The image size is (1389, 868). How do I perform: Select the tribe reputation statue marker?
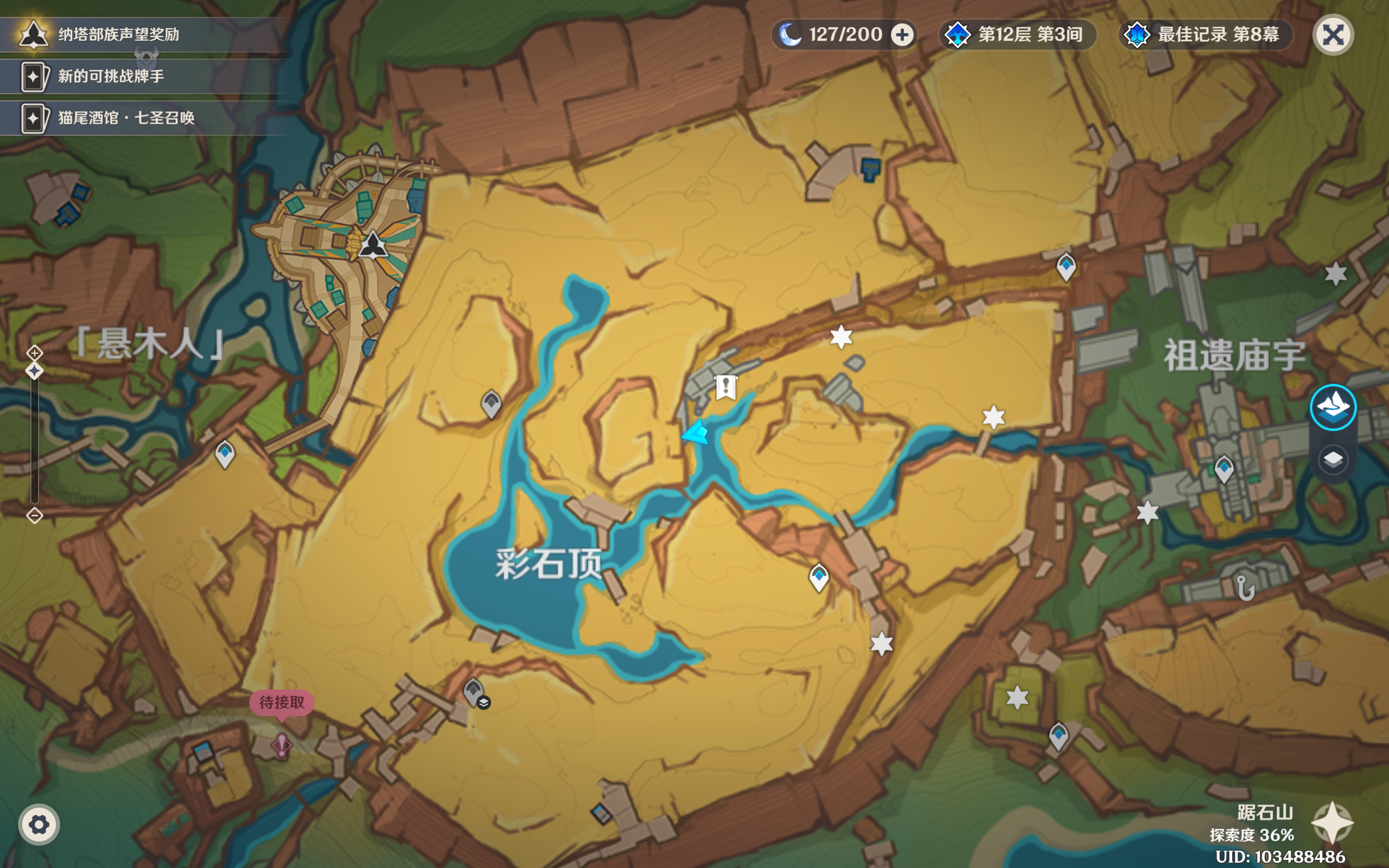tap(373, 245)
